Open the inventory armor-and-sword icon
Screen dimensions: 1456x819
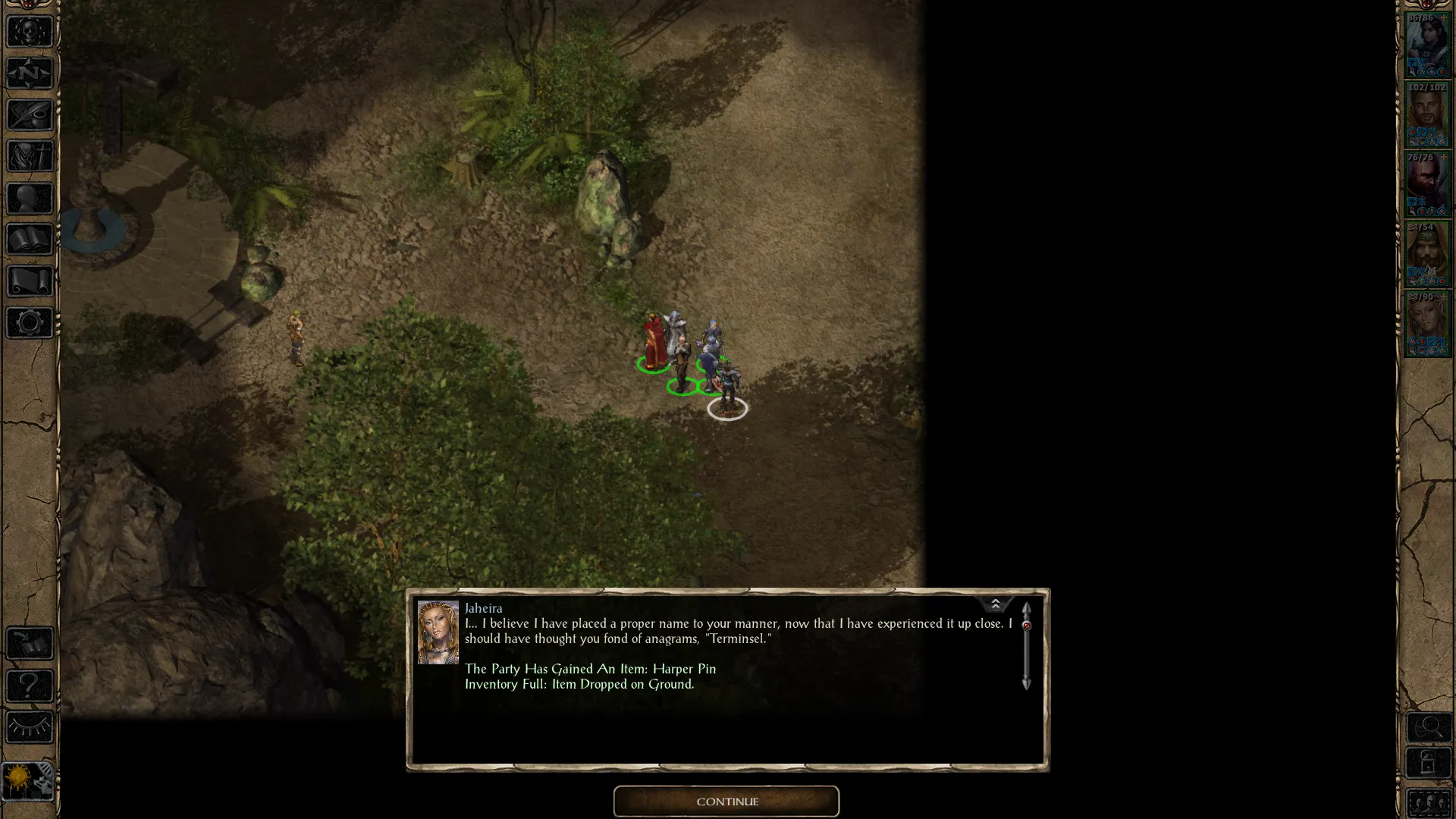[x=30, y=157]
